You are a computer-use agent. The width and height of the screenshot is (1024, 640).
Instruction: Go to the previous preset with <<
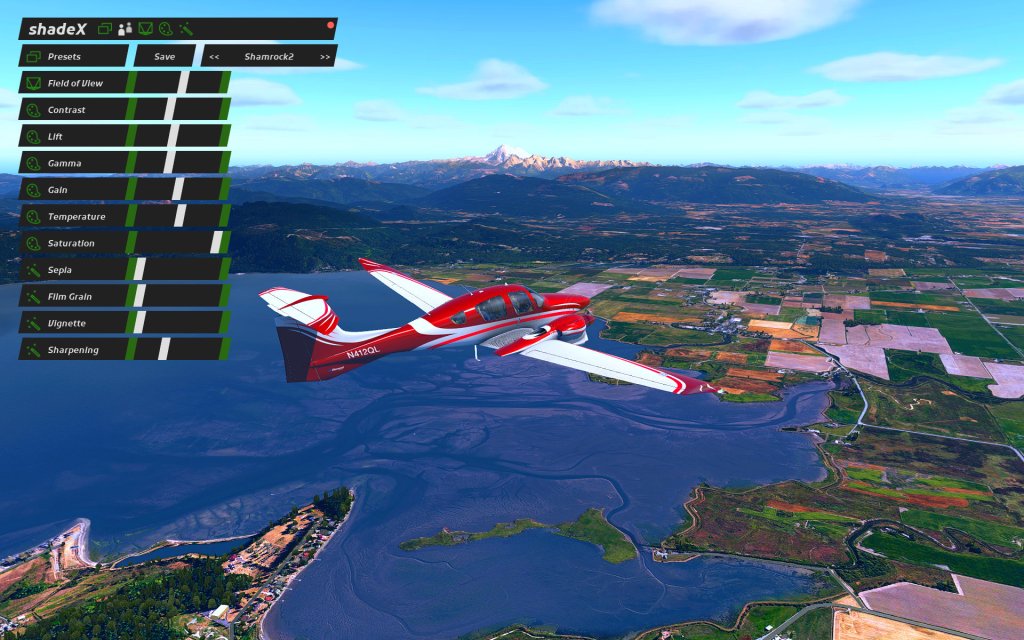(214, 57)
